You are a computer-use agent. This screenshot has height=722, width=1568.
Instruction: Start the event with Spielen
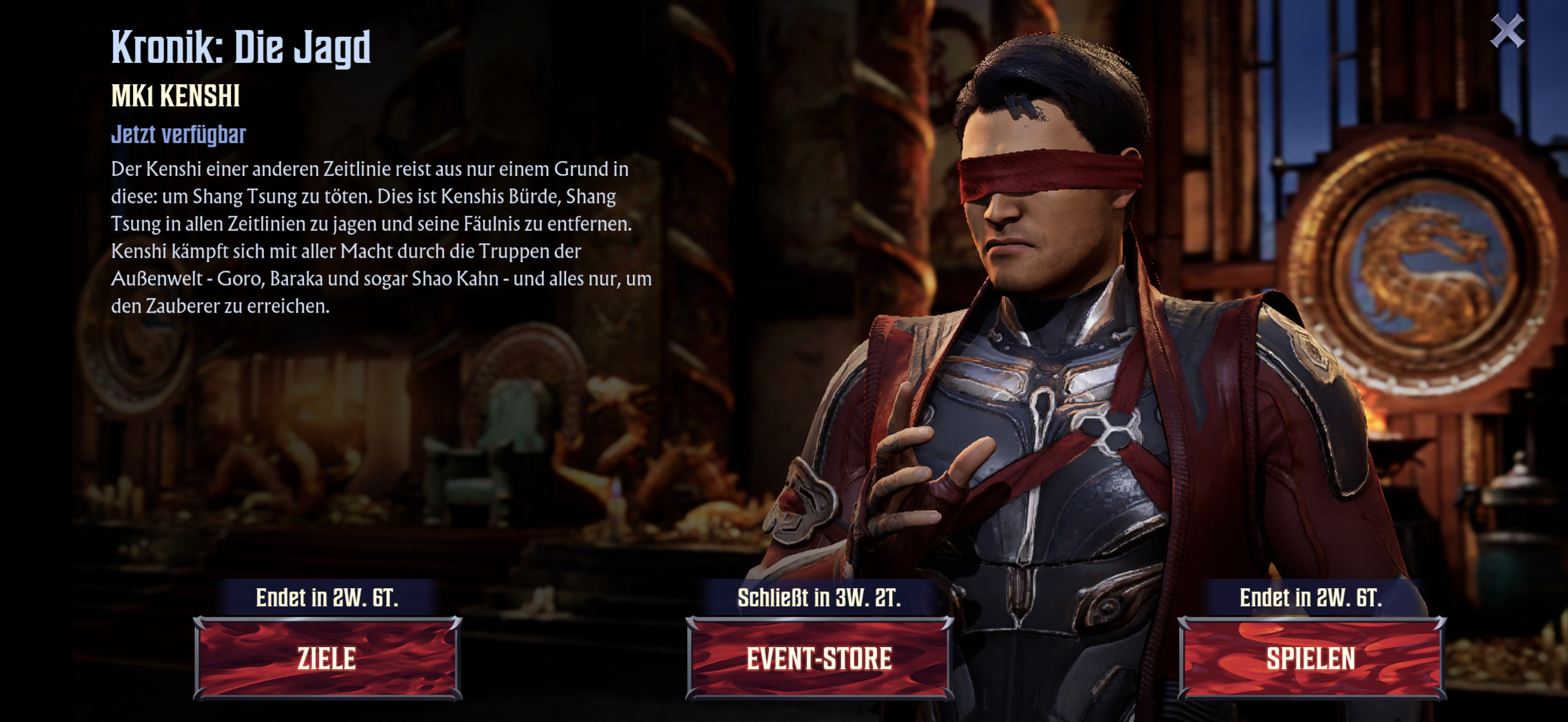coord(1311,658)
